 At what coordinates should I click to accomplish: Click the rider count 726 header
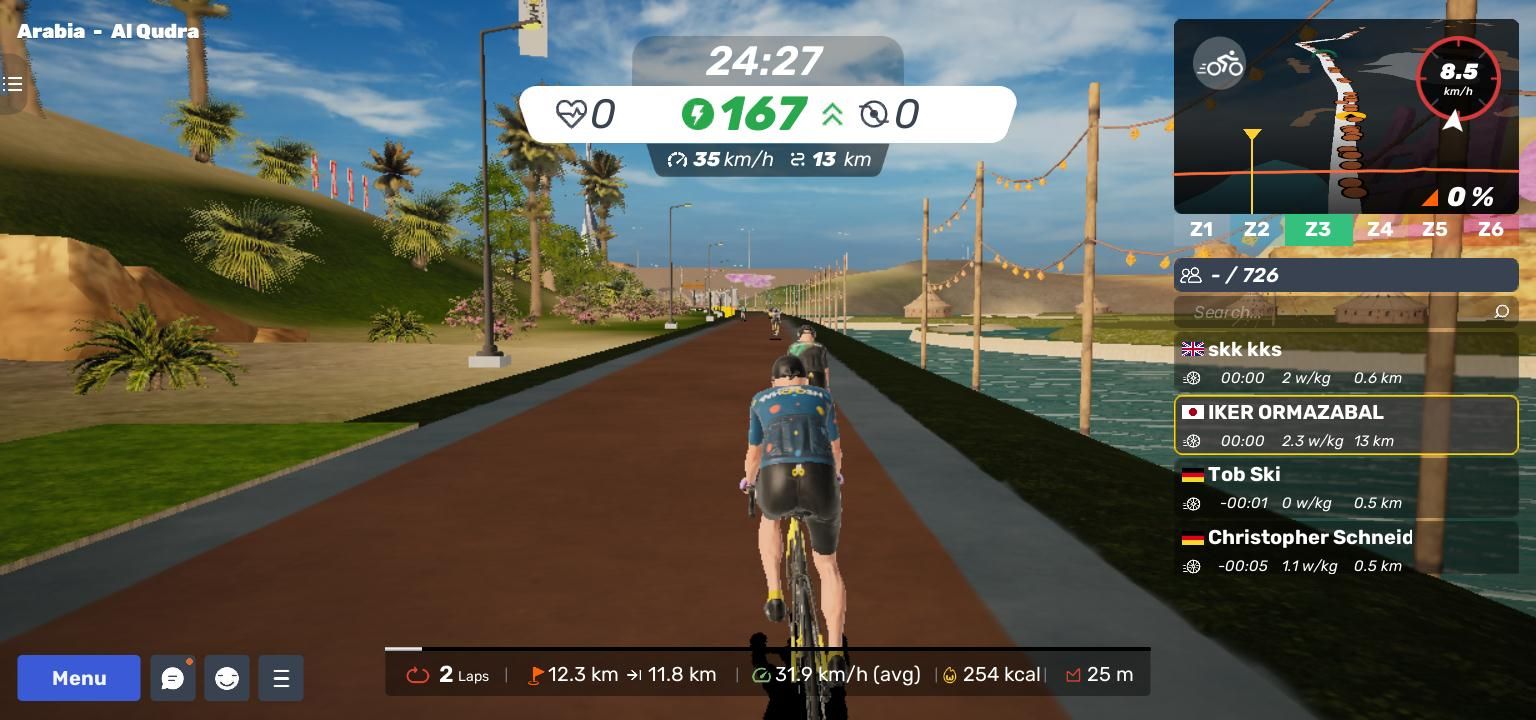(1346, 275)
